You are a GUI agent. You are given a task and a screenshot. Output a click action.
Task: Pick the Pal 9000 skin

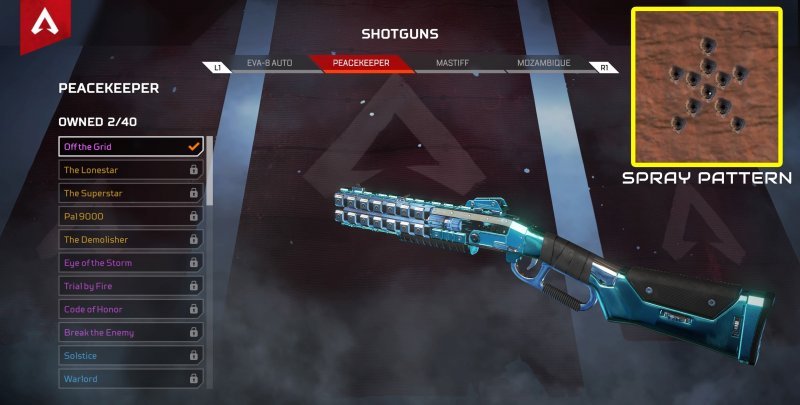[x=131, y=216]
